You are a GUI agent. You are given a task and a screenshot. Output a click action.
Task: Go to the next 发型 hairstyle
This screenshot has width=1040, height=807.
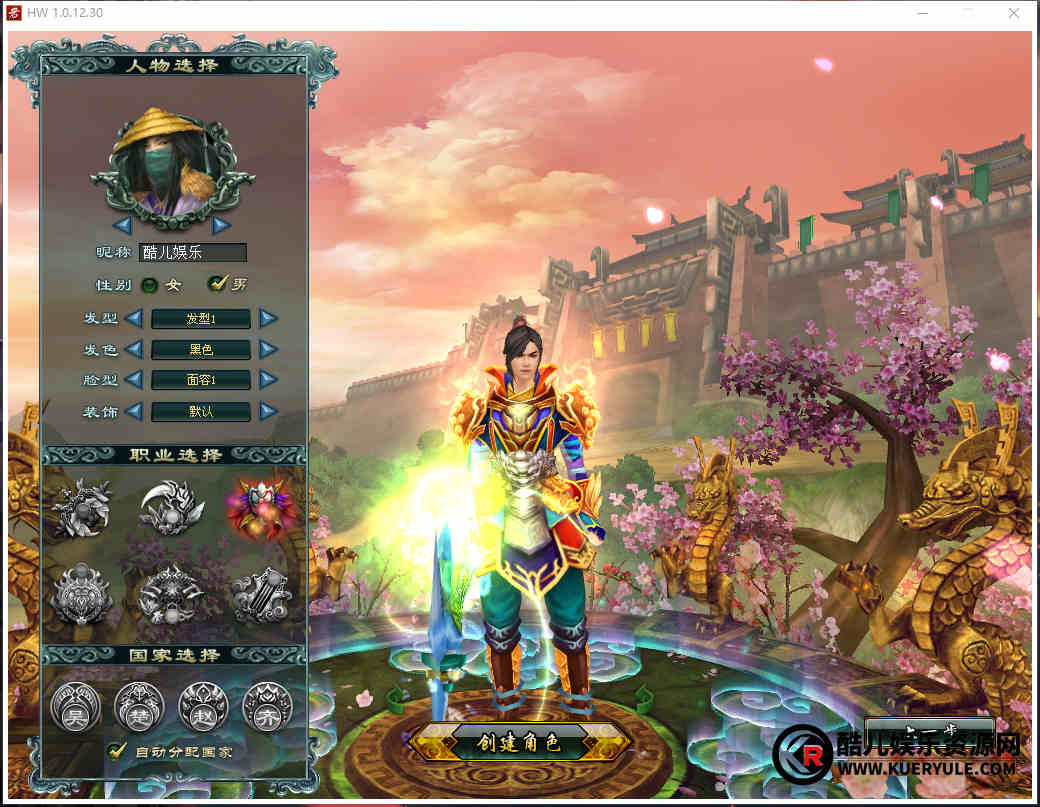click(x=268, y=319)
